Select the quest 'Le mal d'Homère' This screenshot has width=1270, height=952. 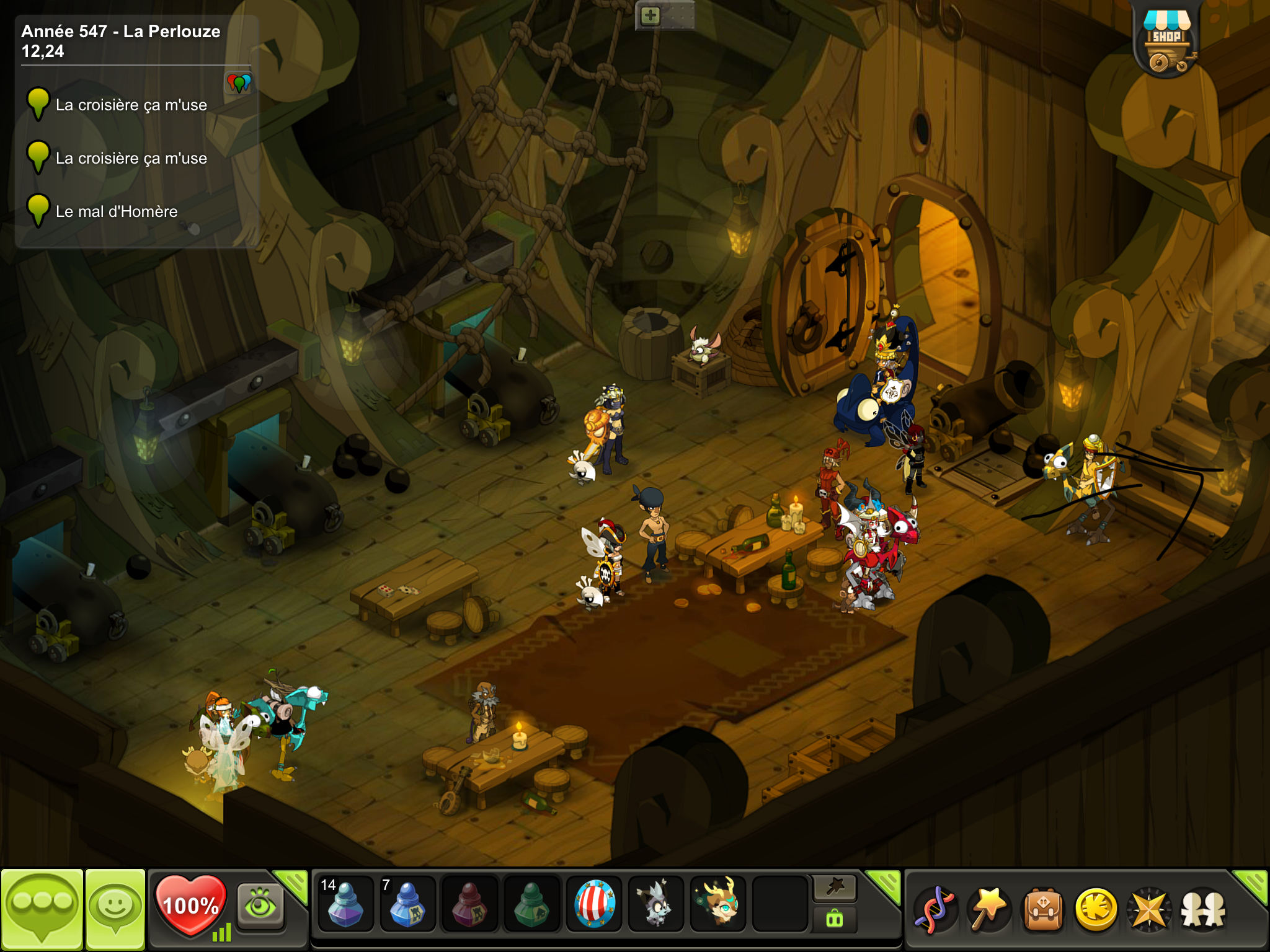click(x=117, y=211)
